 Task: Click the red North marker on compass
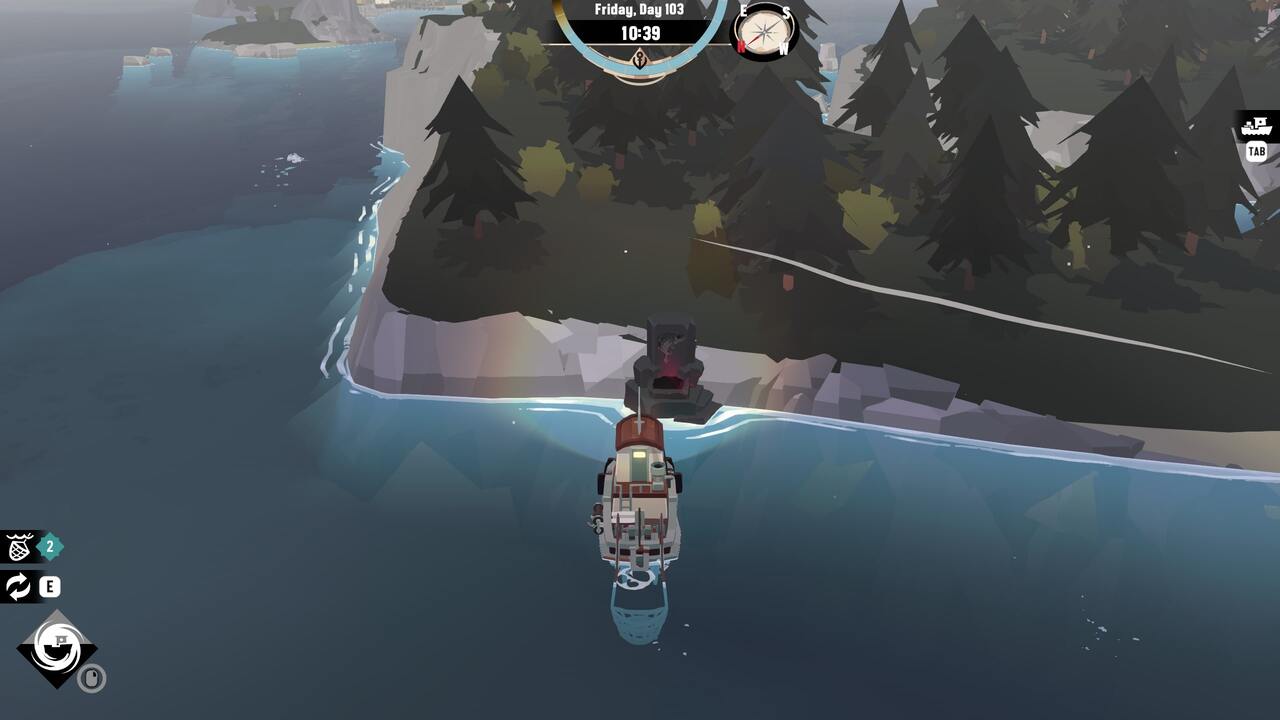(x=741, y=45)
